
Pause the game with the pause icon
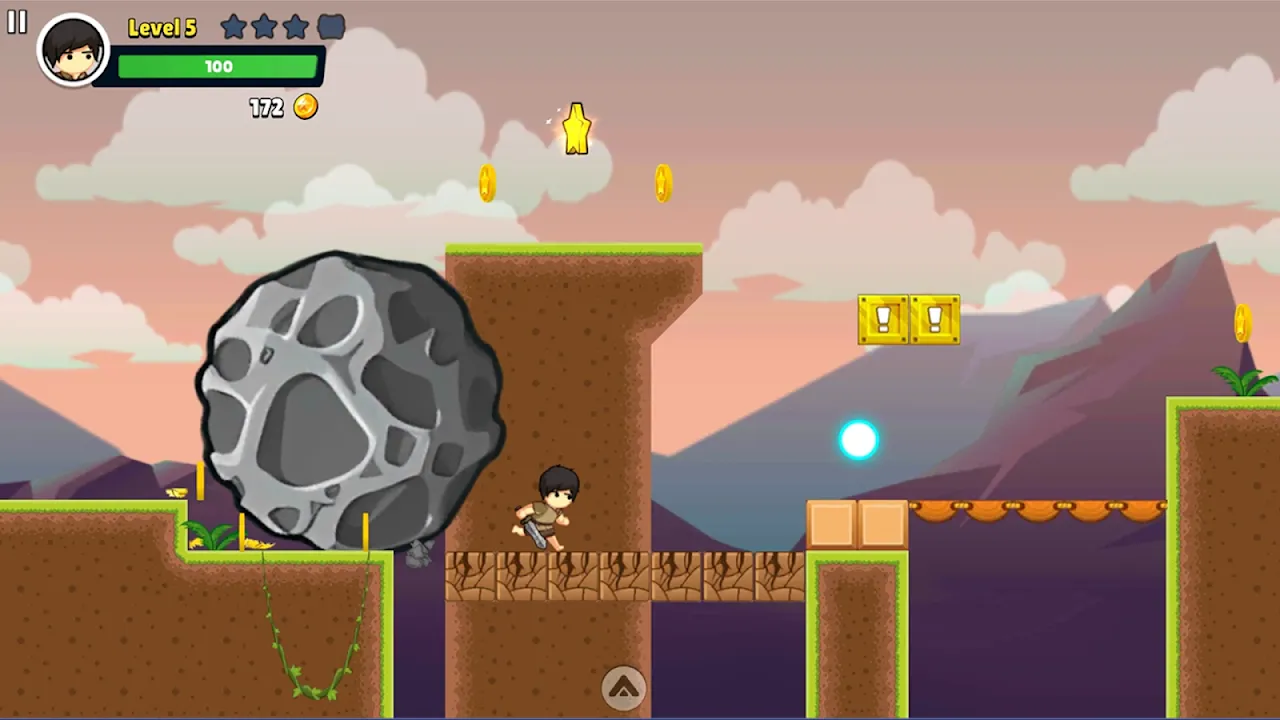[17, 22]
